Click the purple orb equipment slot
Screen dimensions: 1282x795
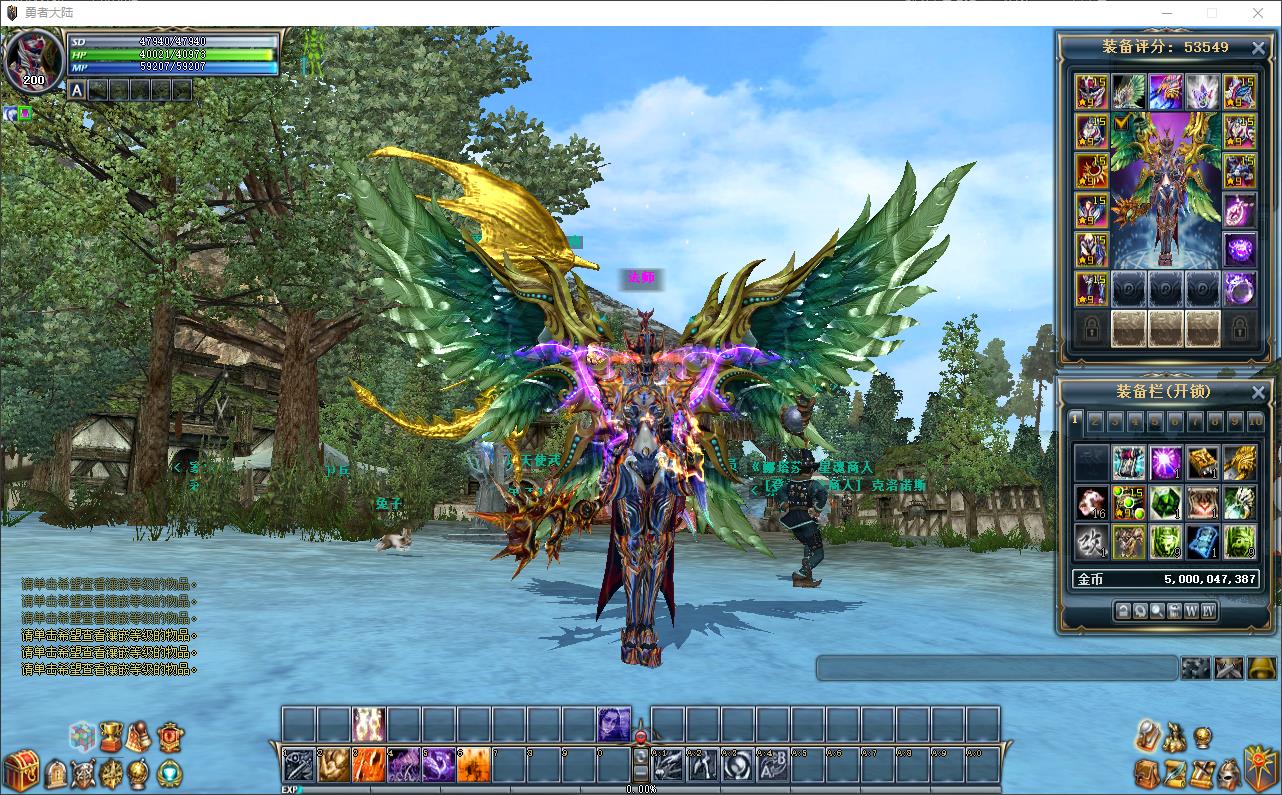pos(1240,249)
